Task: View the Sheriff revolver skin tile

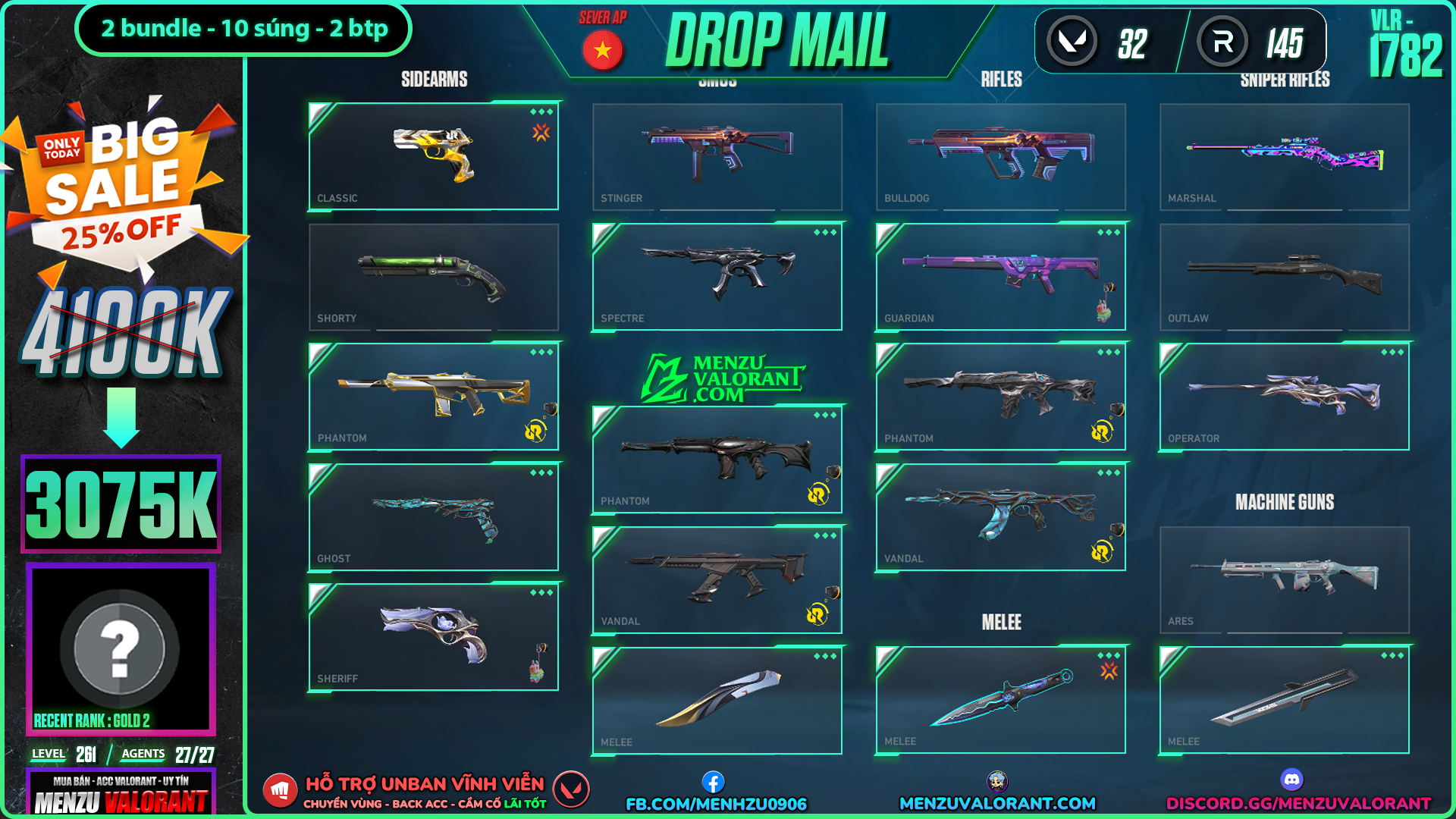Action: (x=434, y=637)
